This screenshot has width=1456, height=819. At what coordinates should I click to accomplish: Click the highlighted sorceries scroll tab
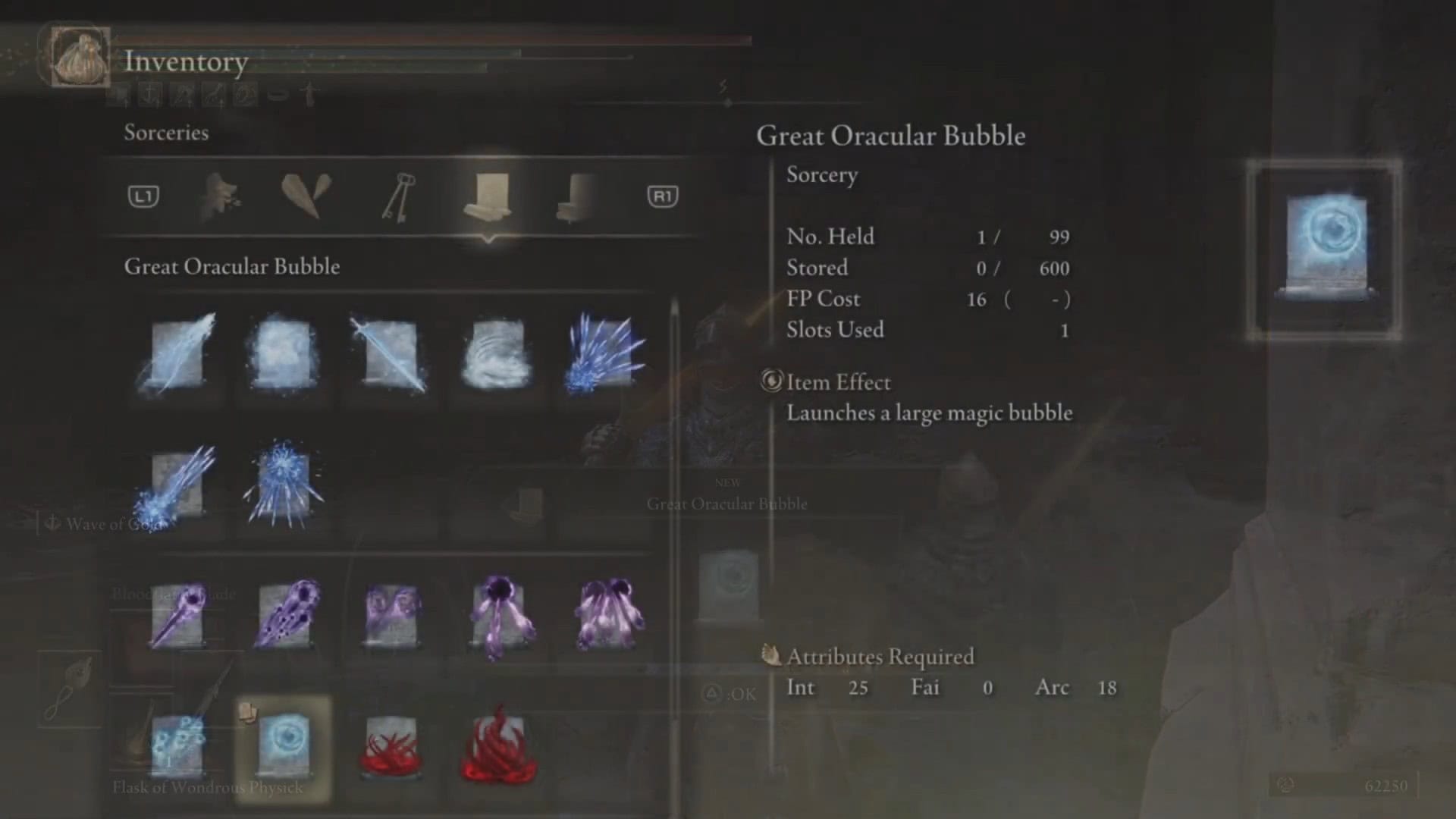488,196
